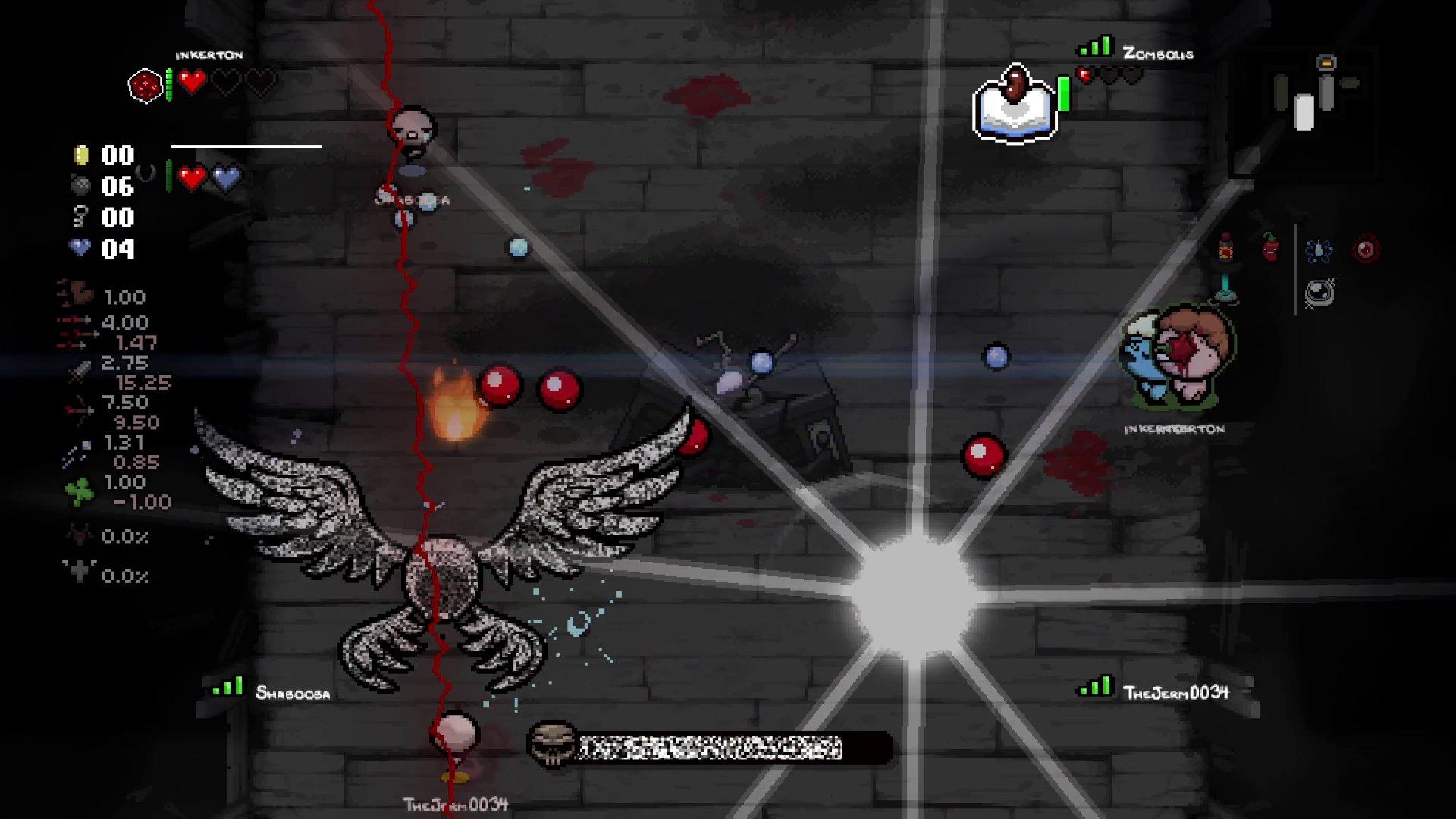
Task: Click the blue bottle item in the item tray
Action: point(1319,250)
